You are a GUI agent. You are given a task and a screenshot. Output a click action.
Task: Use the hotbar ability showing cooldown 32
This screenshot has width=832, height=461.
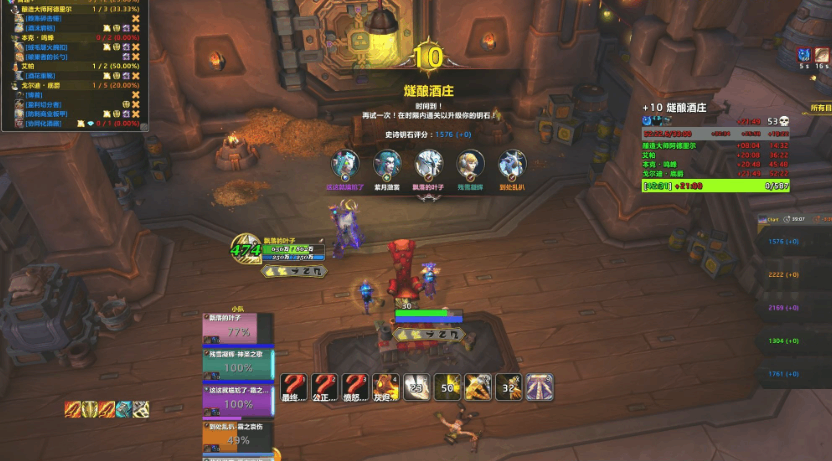[509, 387]
